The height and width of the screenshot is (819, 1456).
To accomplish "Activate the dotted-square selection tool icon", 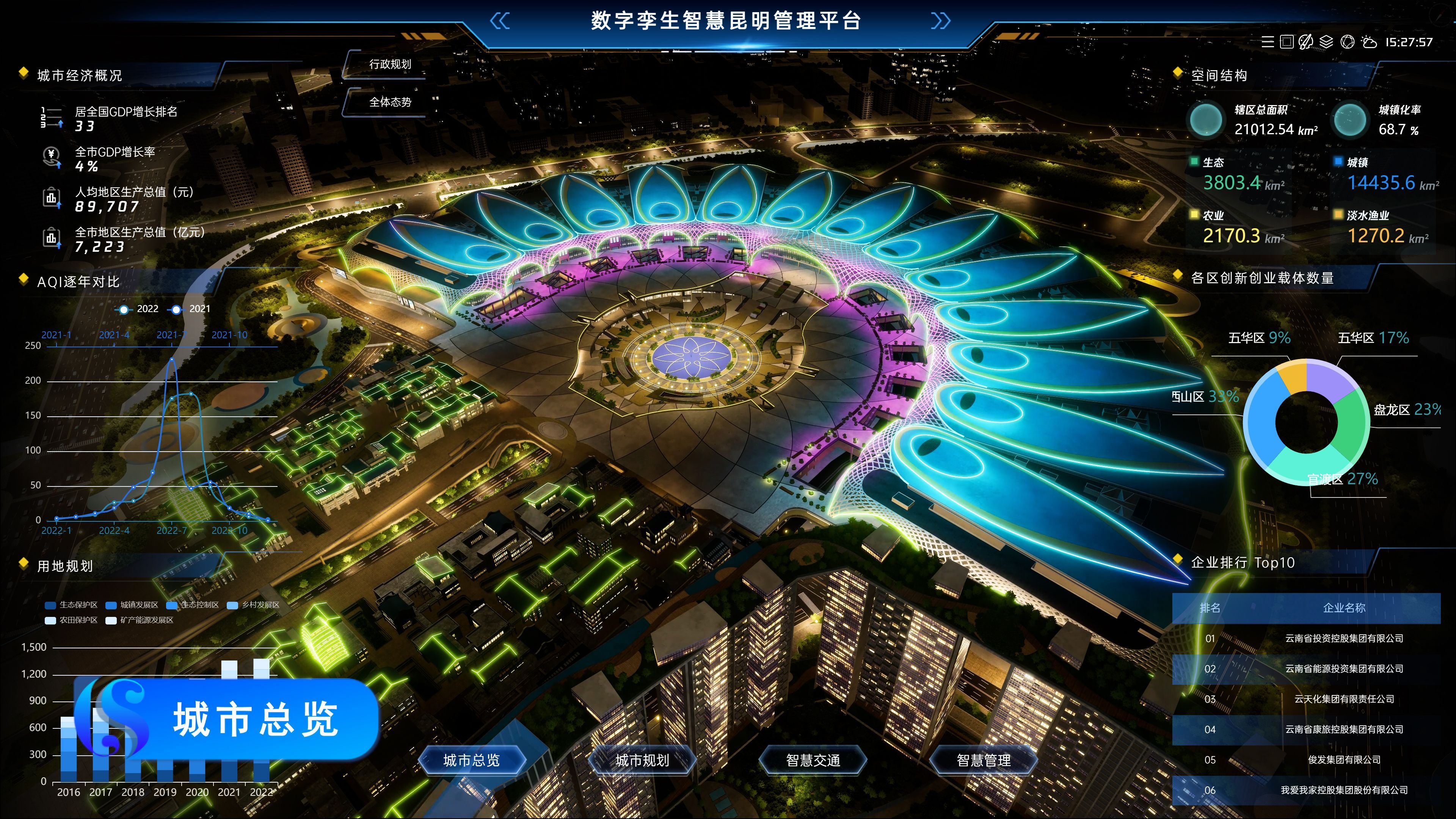I will [x=1287, y=42].
